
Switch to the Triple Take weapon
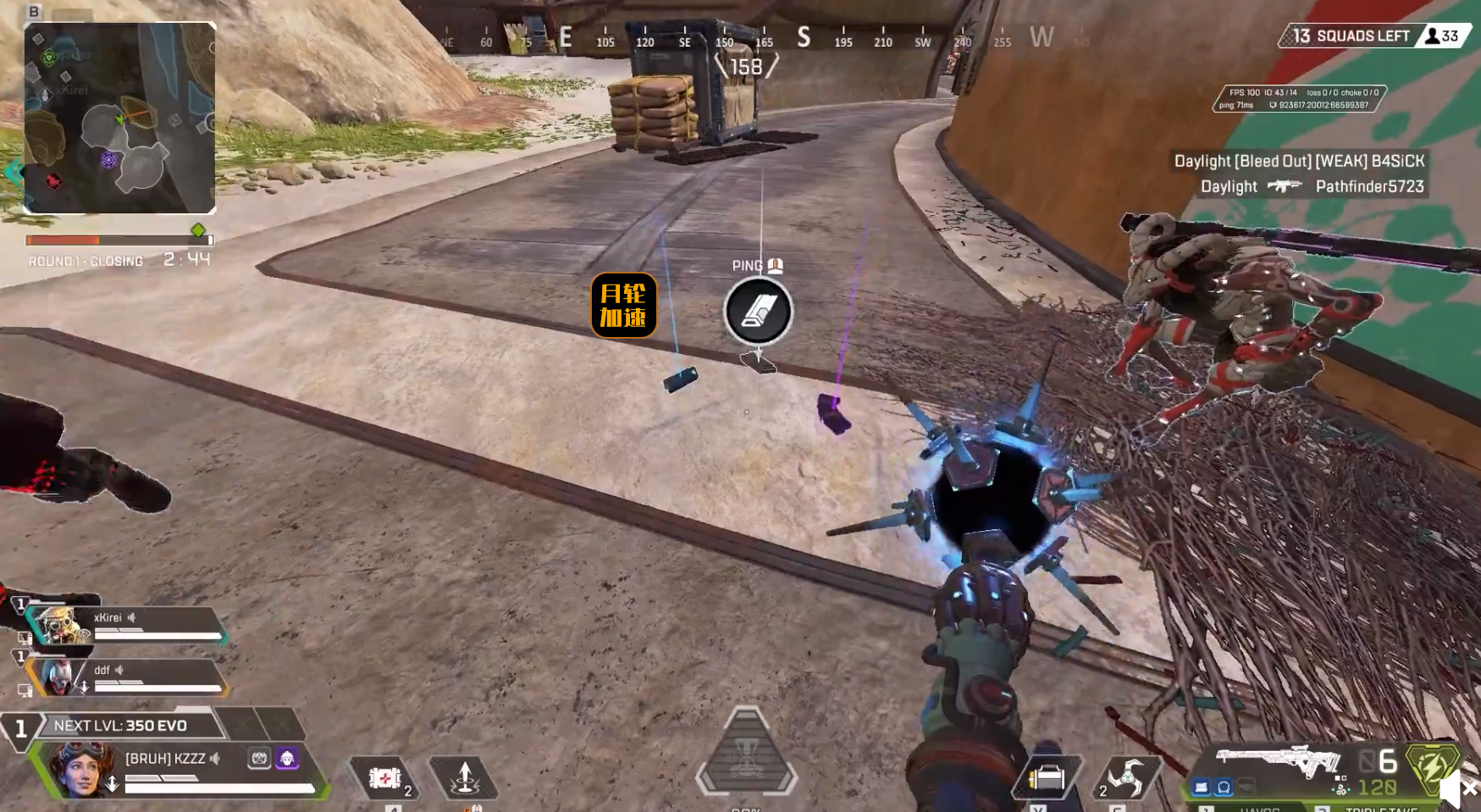1380,809
